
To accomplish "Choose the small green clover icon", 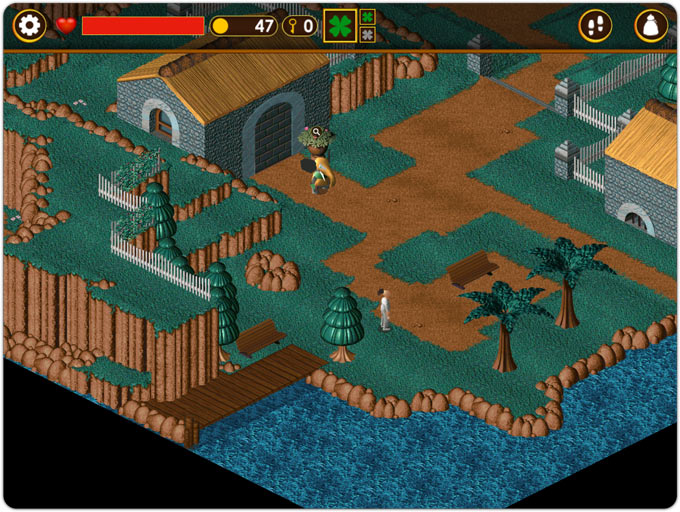I will (368, 17).
